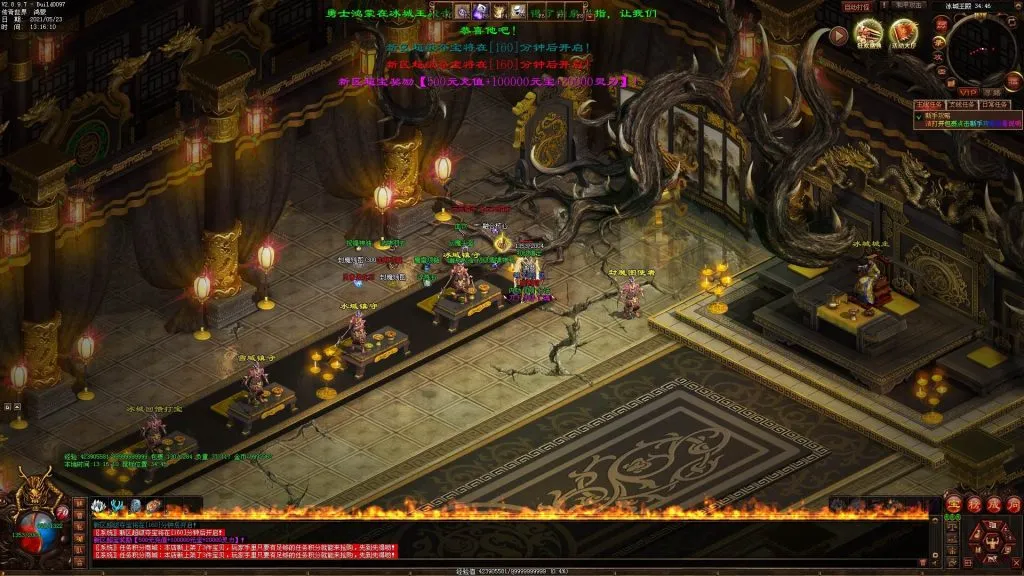Switch to the 主线任务 quest tab
This screenshot has height=576, width=1024.
point(929,104)
